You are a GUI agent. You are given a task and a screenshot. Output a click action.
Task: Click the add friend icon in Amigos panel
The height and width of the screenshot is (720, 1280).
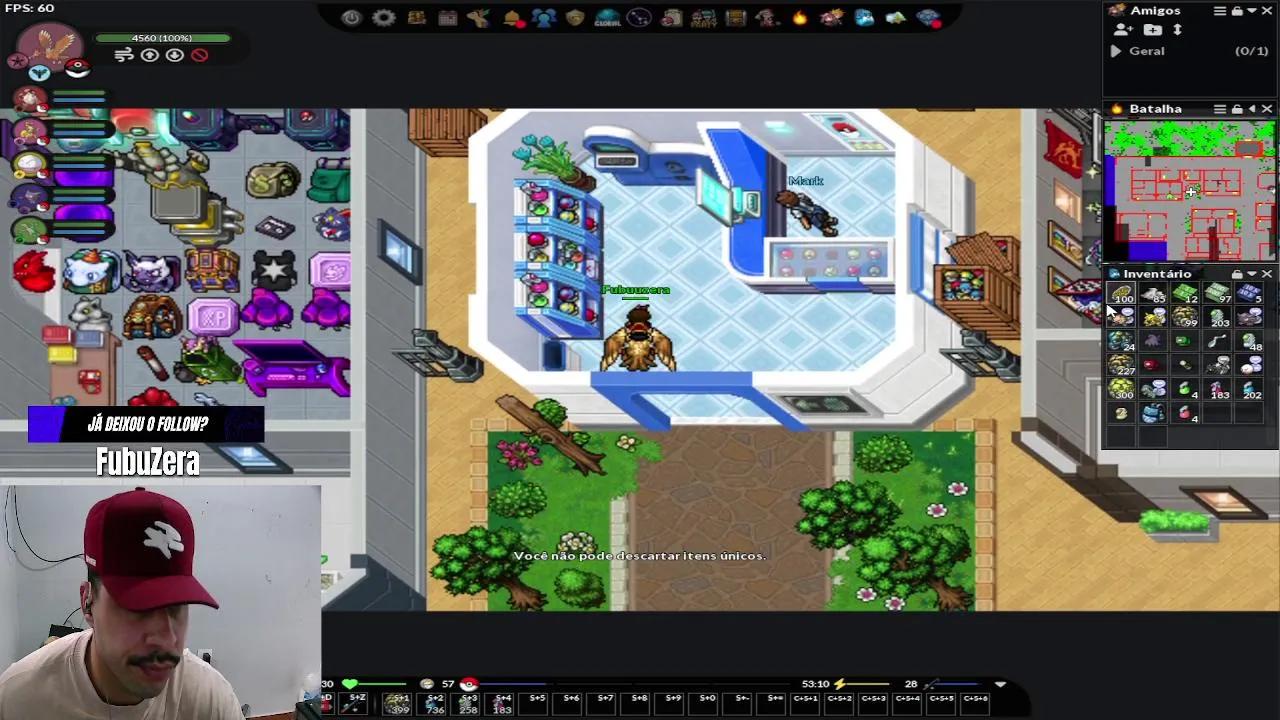point(1122,30)
